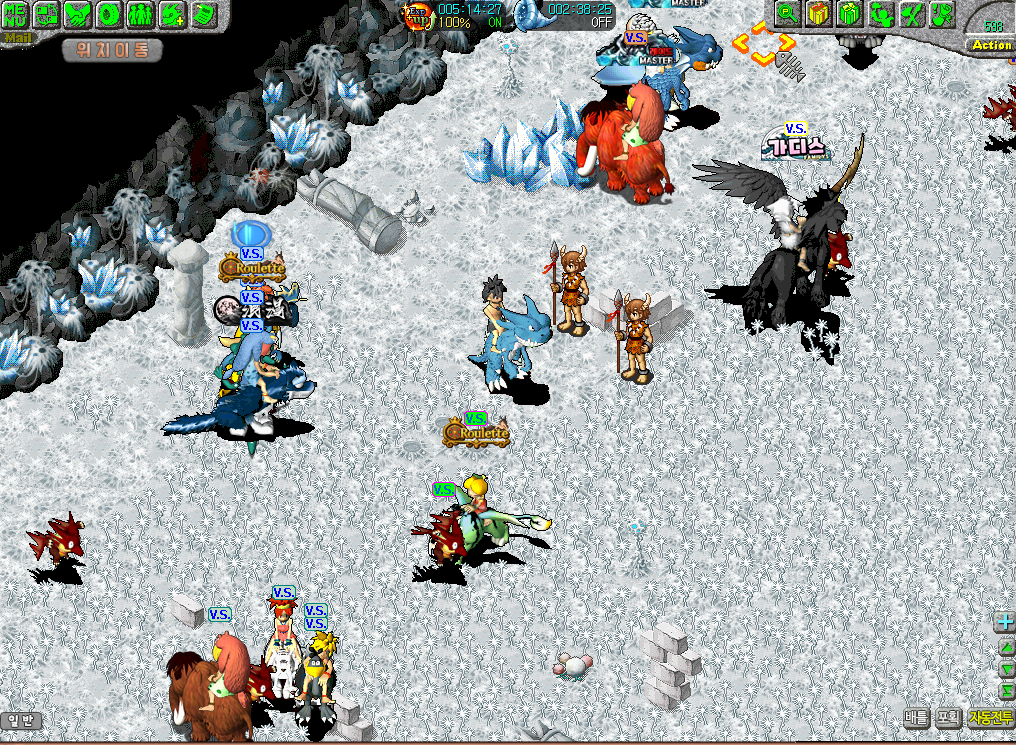Viewport: 1016px width, 745px height.
Task: Click the green up arrow button
Action: pos(1006,648)
